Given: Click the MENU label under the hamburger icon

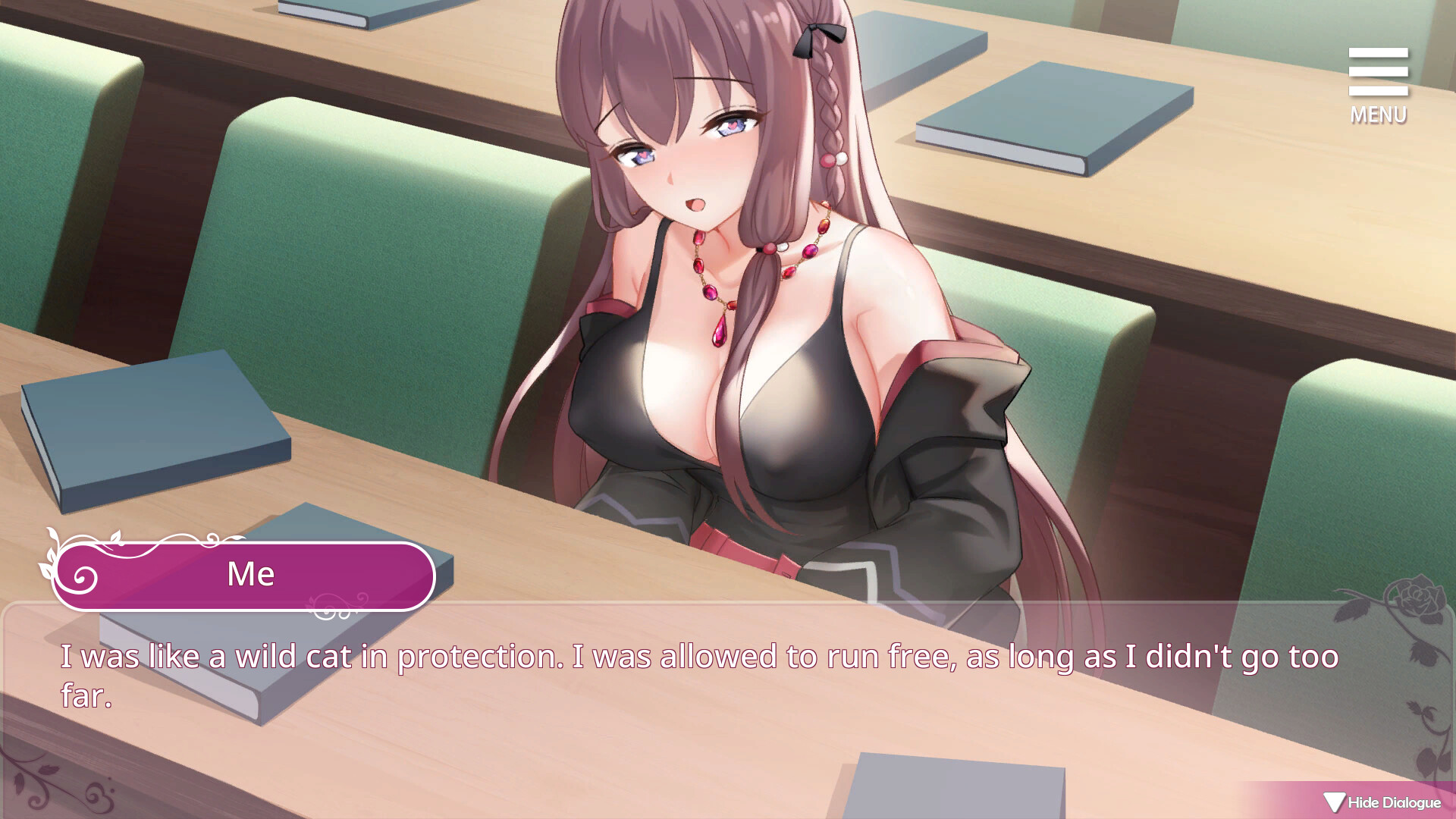Looking at the screenshot, I should click(x=1377, y=115).
